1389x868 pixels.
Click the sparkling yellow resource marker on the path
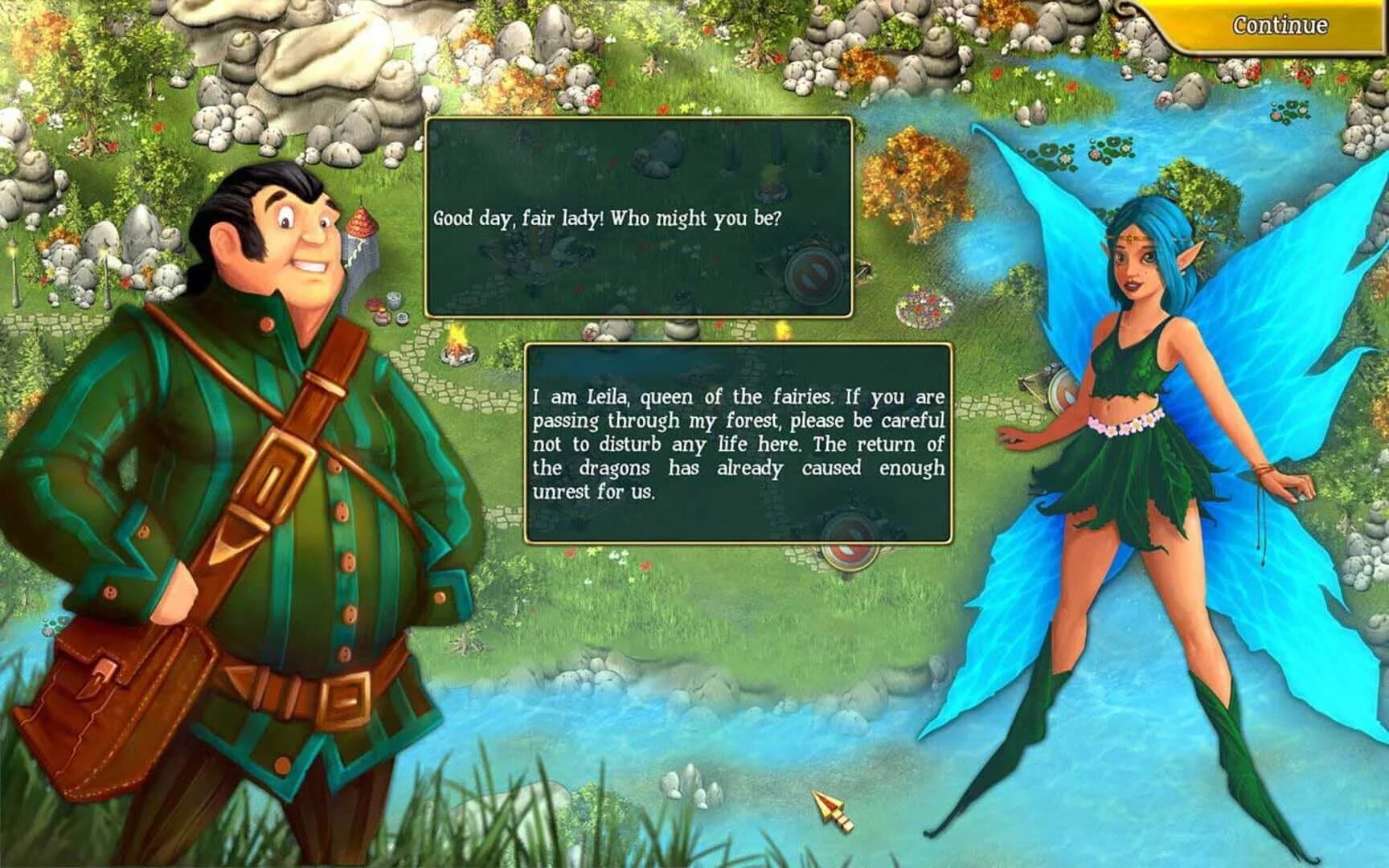click(x=781, y=328)
